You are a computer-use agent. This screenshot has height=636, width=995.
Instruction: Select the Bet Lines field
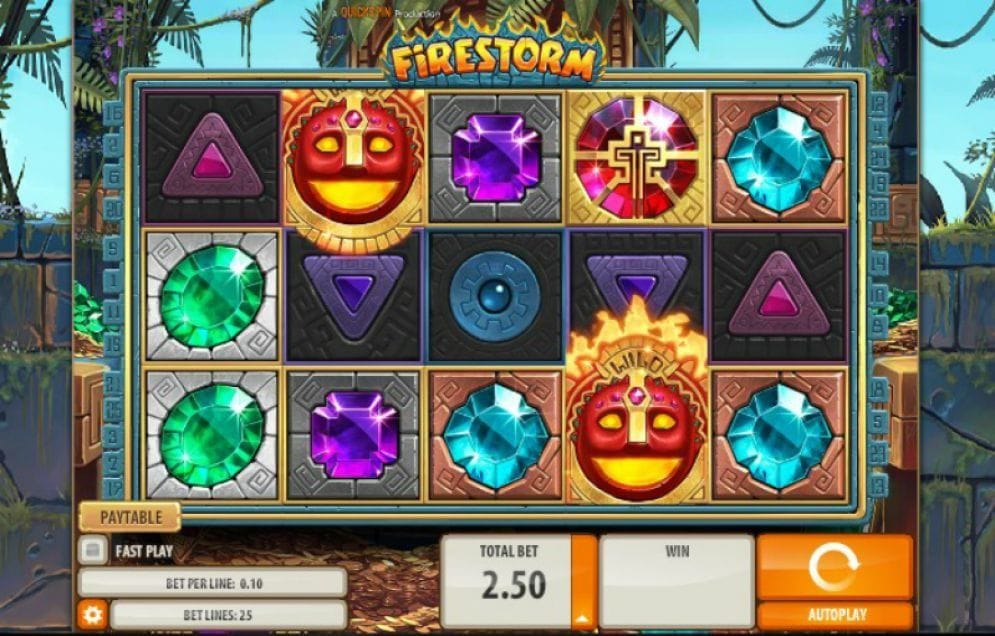[228, 614]
